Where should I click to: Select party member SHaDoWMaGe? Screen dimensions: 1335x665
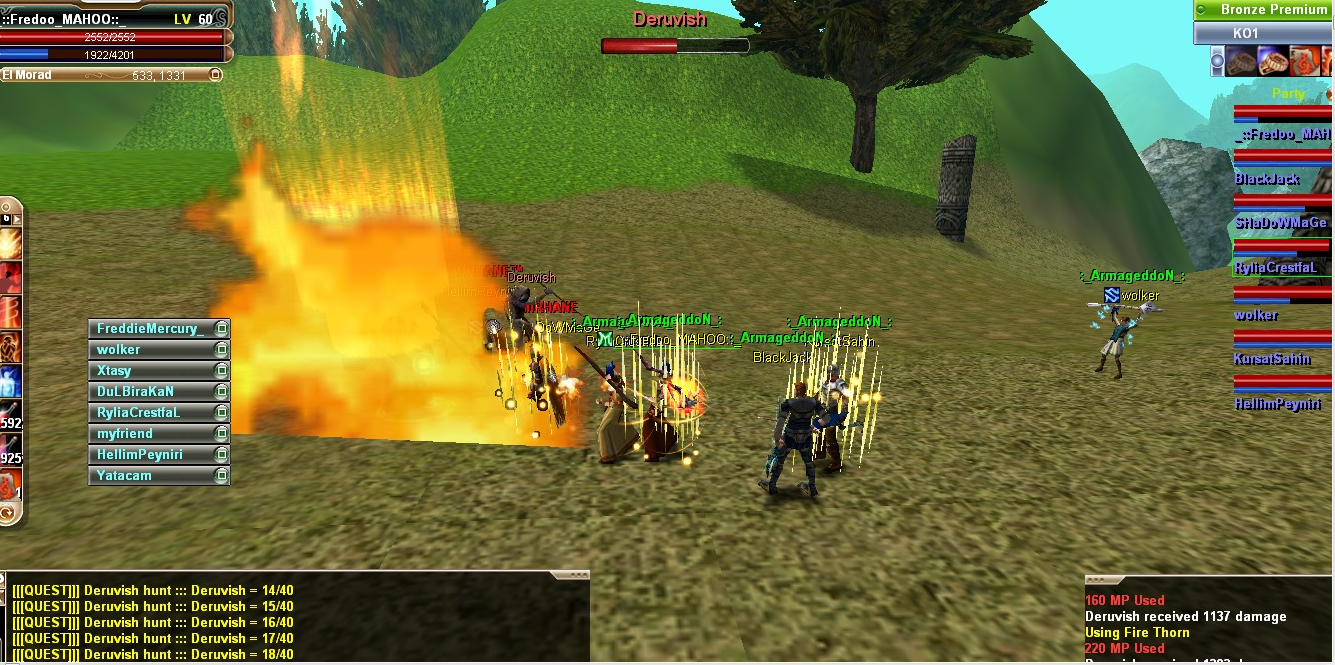tap(1280, 223)
